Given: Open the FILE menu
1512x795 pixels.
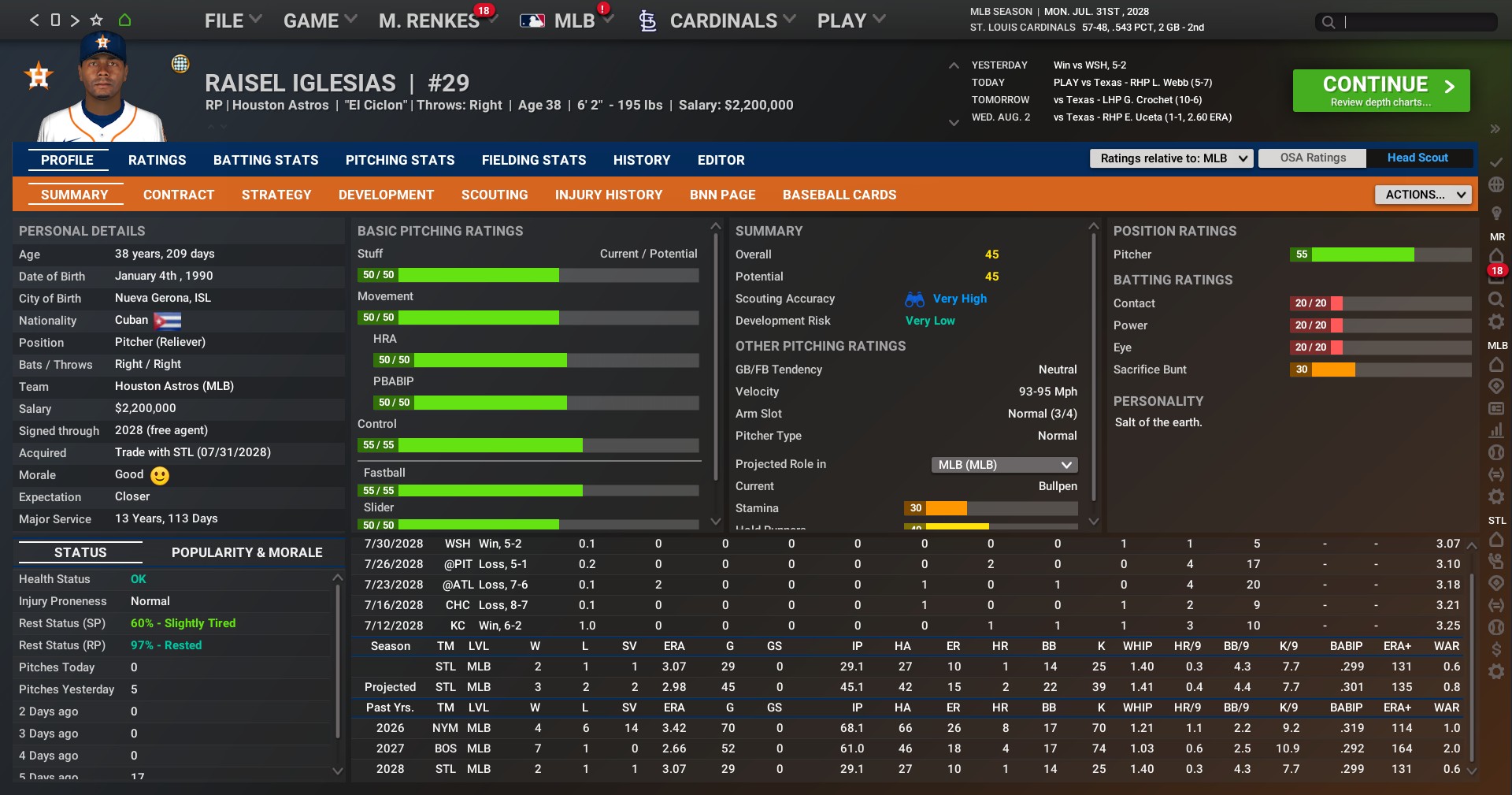Looking at the screenshot, I should [232, 21].
